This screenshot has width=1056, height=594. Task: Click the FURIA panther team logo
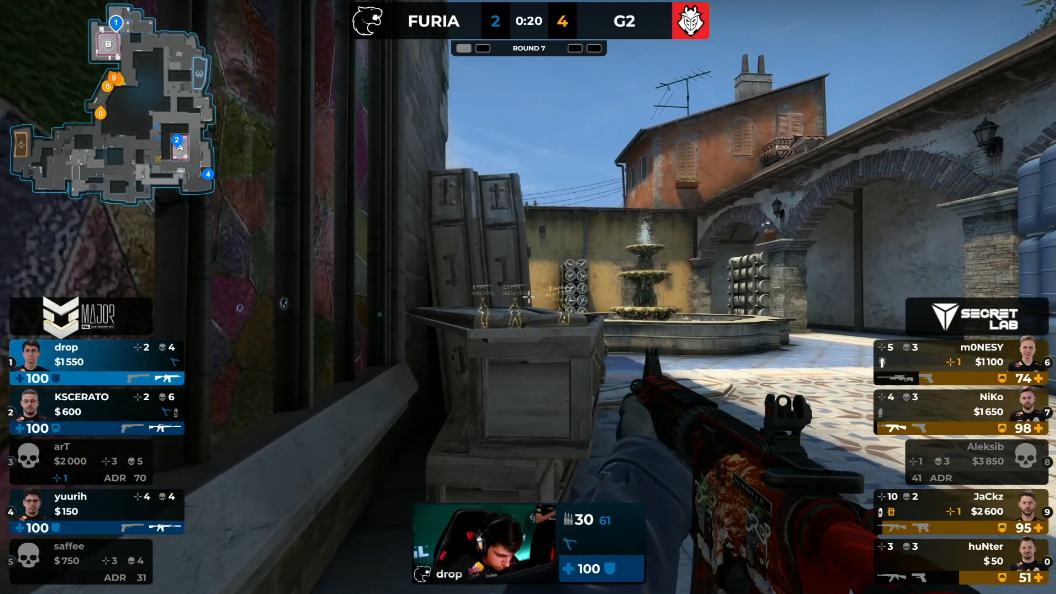coord(368,21)
